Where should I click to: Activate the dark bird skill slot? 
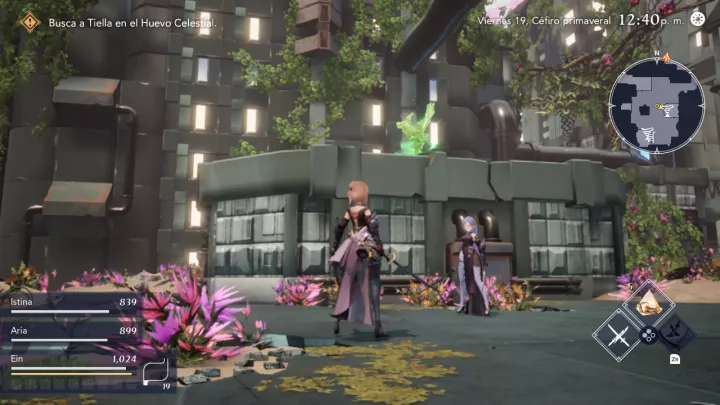[677, 331]
